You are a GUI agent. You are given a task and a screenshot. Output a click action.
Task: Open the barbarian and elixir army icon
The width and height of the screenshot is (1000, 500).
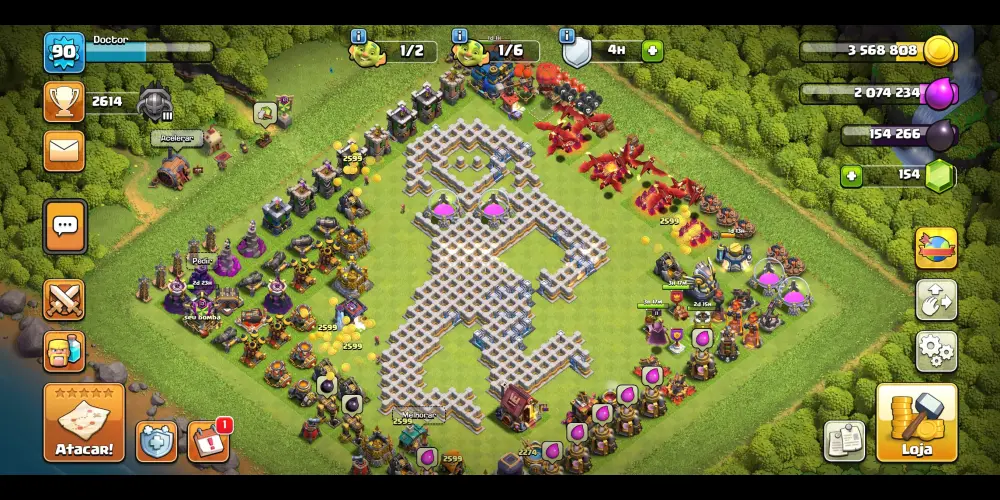click(64, 351)
